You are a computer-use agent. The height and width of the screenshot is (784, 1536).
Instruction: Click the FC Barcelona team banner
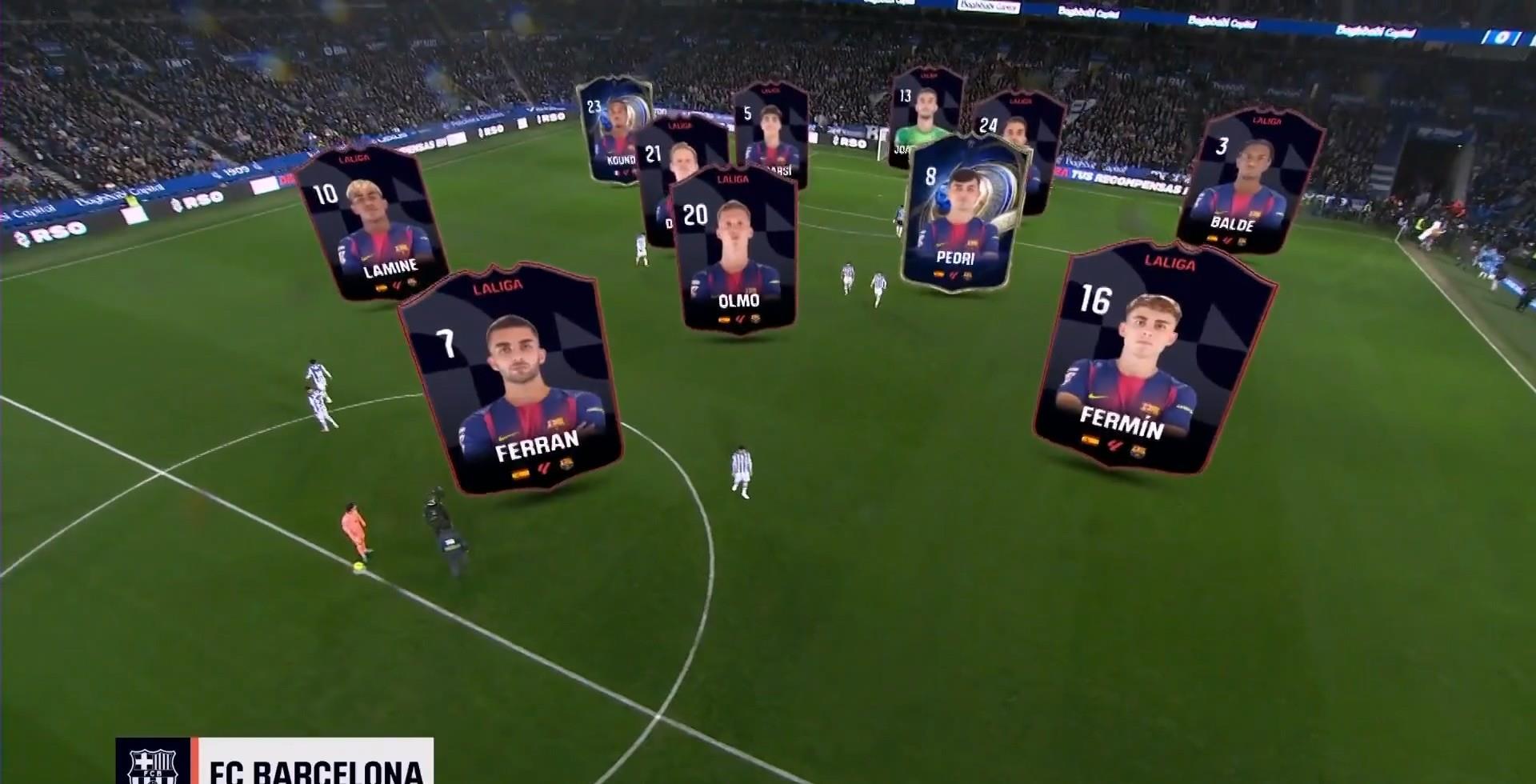[x=274, y=764]
